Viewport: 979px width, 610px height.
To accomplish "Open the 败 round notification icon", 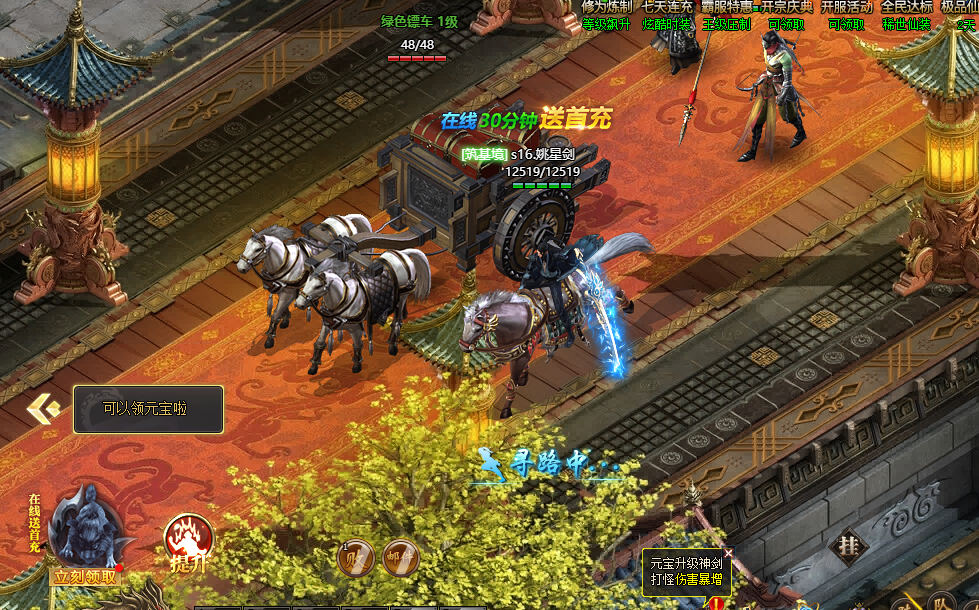I will [x=357, y=558].
